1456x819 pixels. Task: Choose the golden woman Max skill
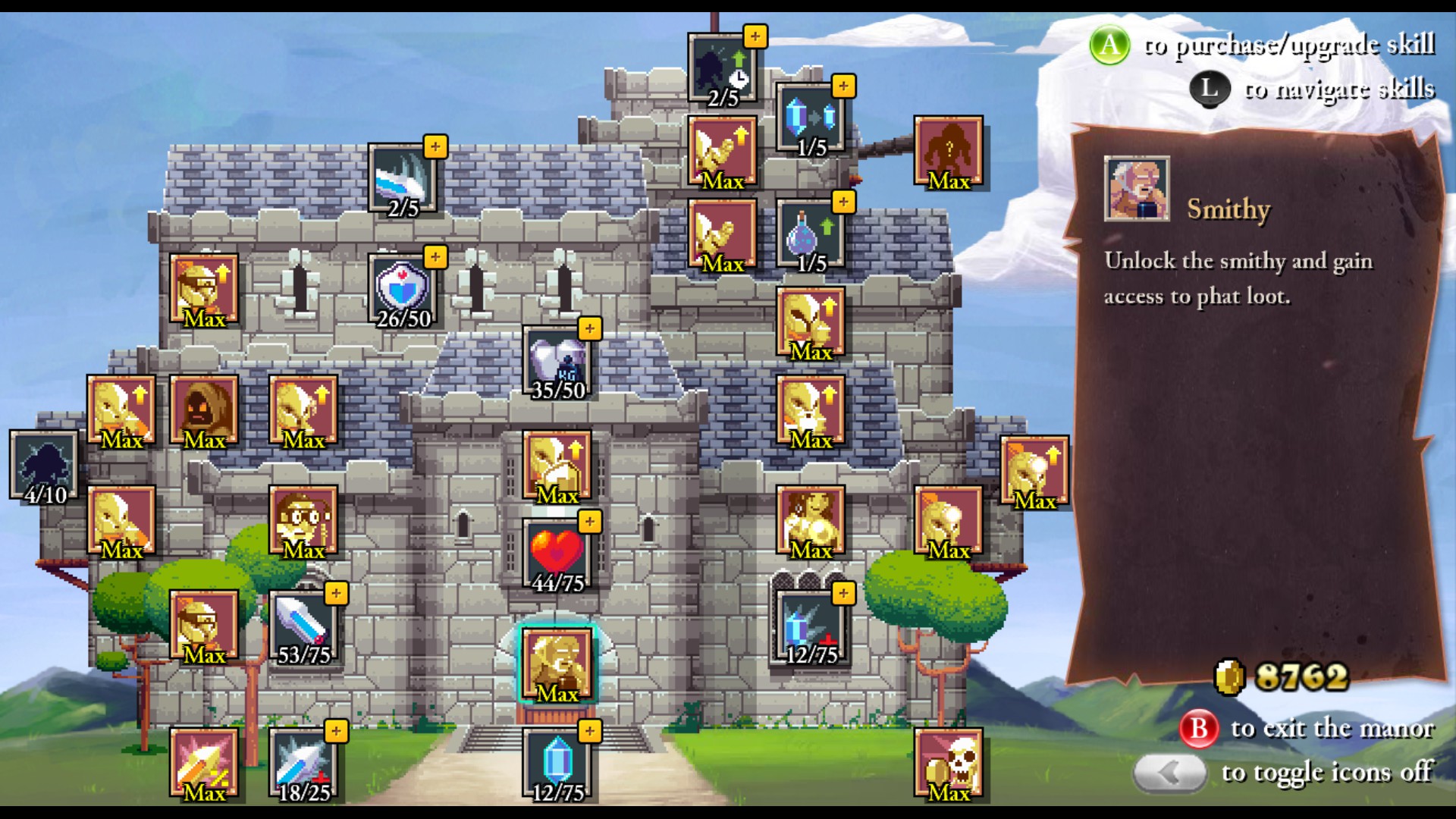tap(811, 521)
